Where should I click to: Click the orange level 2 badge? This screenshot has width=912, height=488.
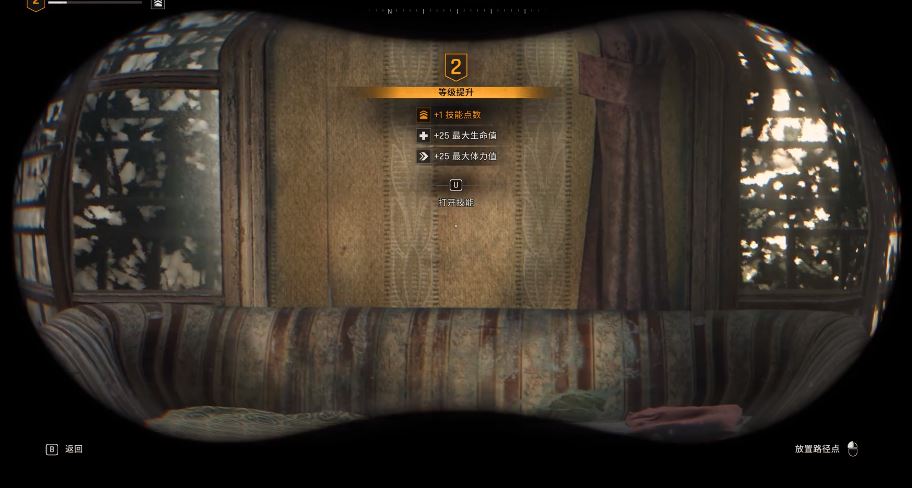(456, 67)
